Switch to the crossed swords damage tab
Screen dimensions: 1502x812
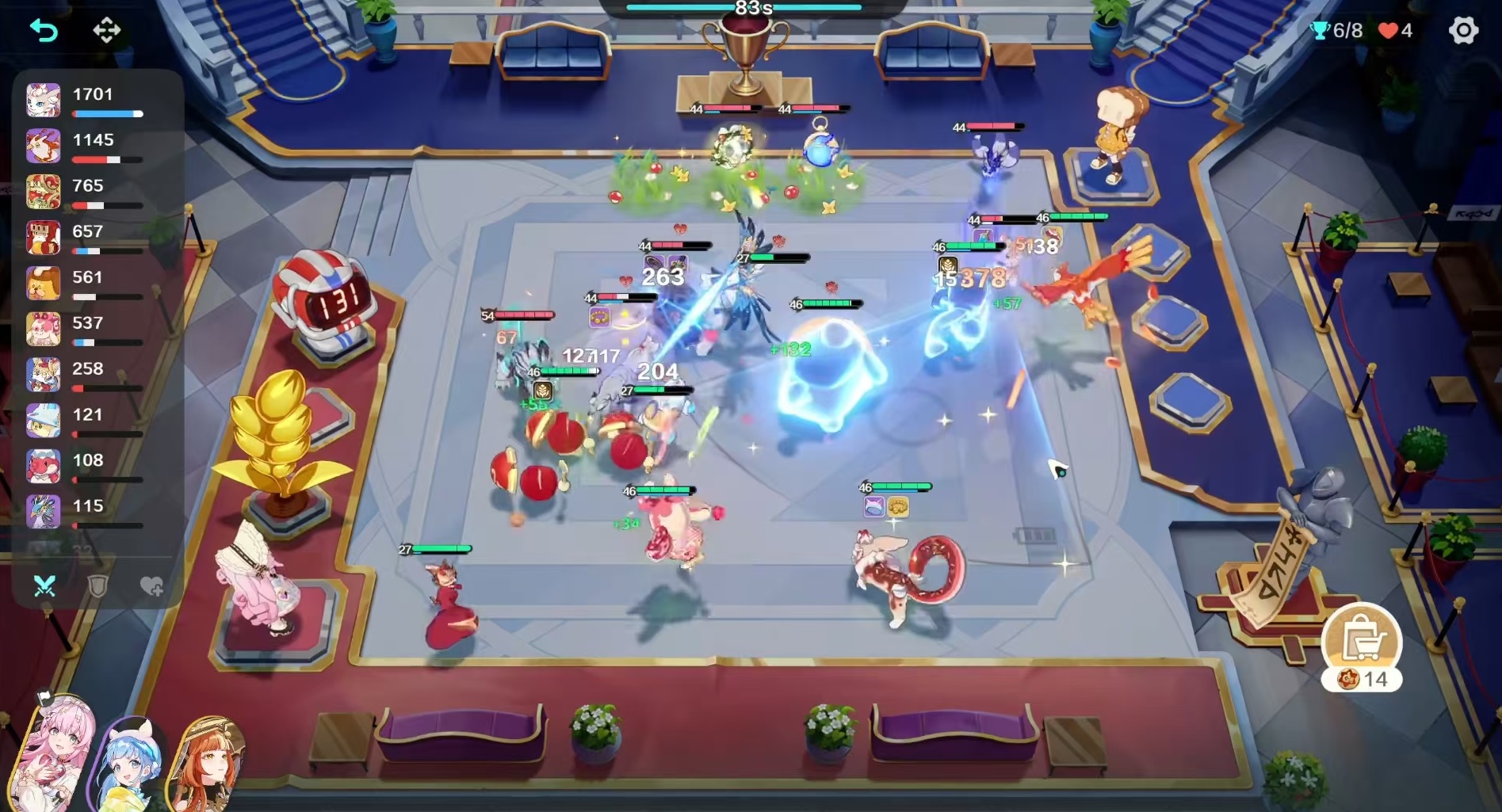(x=44, y=586)
